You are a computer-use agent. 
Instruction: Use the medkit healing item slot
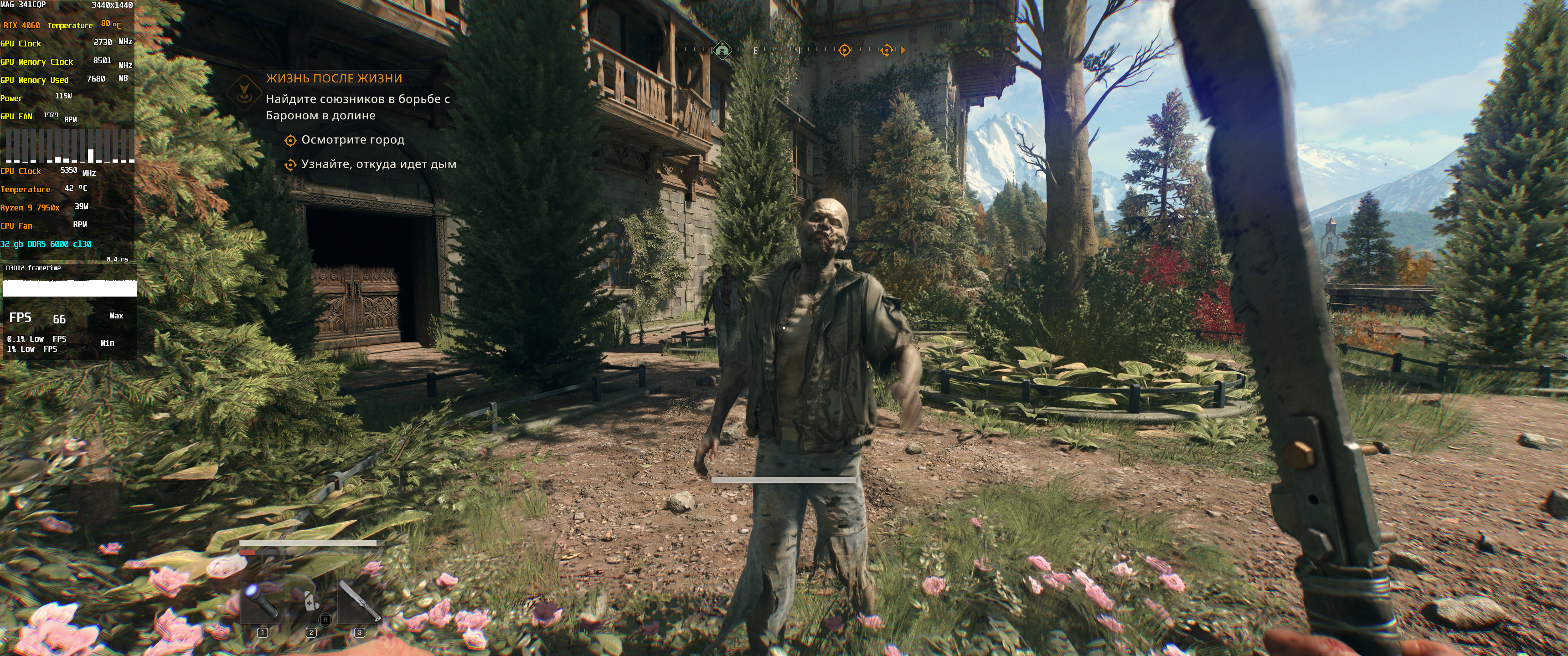tap(311, 600)
